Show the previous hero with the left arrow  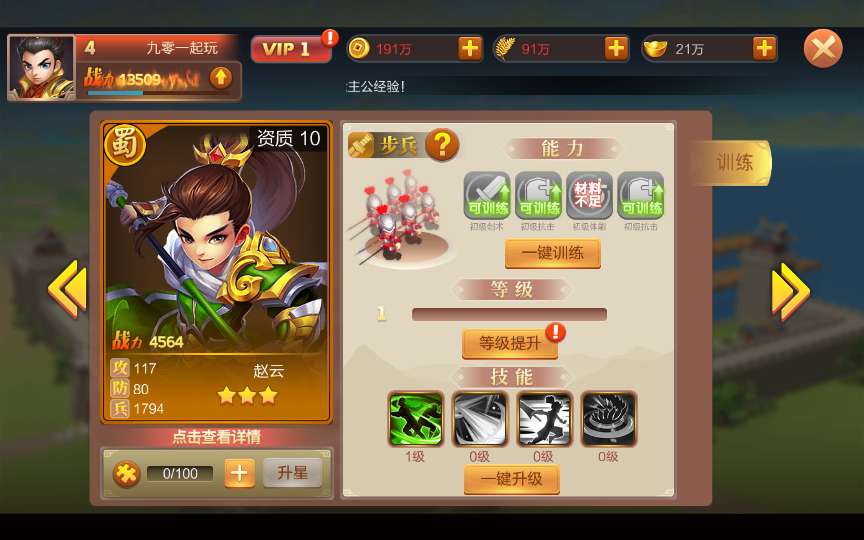pos(68,290)
